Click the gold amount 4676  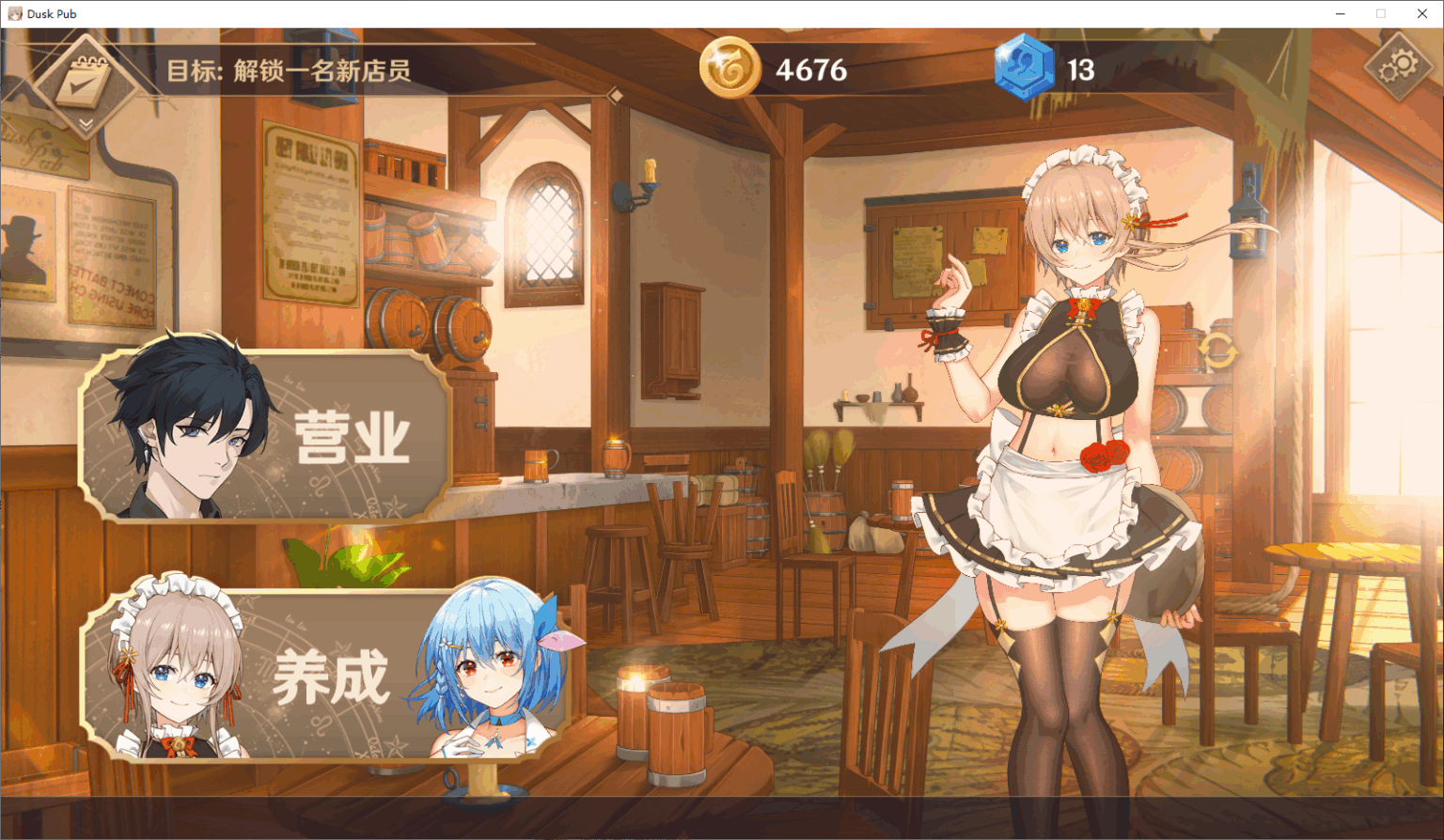pos(810,70)
